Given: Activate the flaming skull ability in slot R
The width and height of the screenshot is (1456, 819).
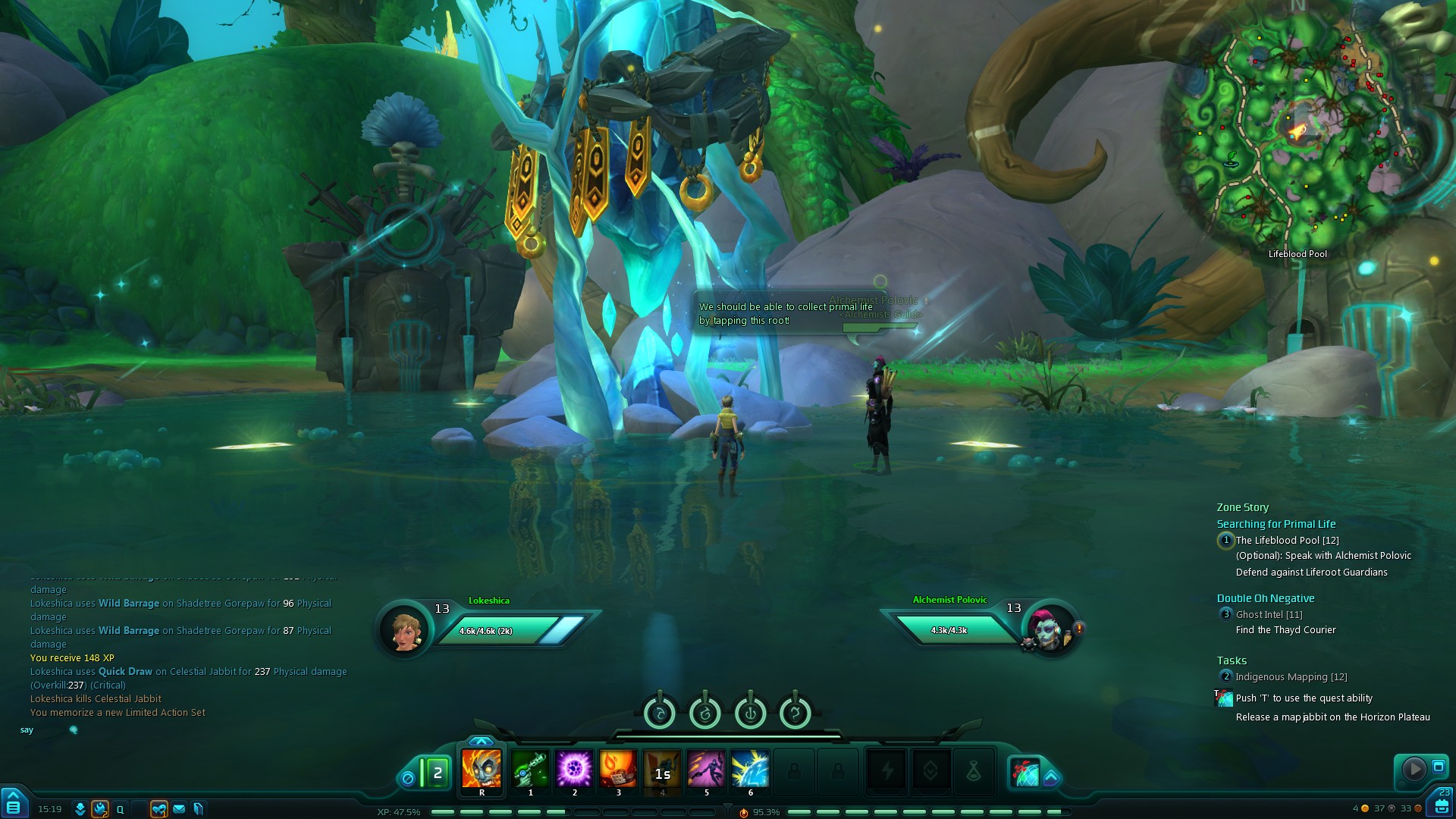Looking at the screenshot, I should tap(482, 769).
